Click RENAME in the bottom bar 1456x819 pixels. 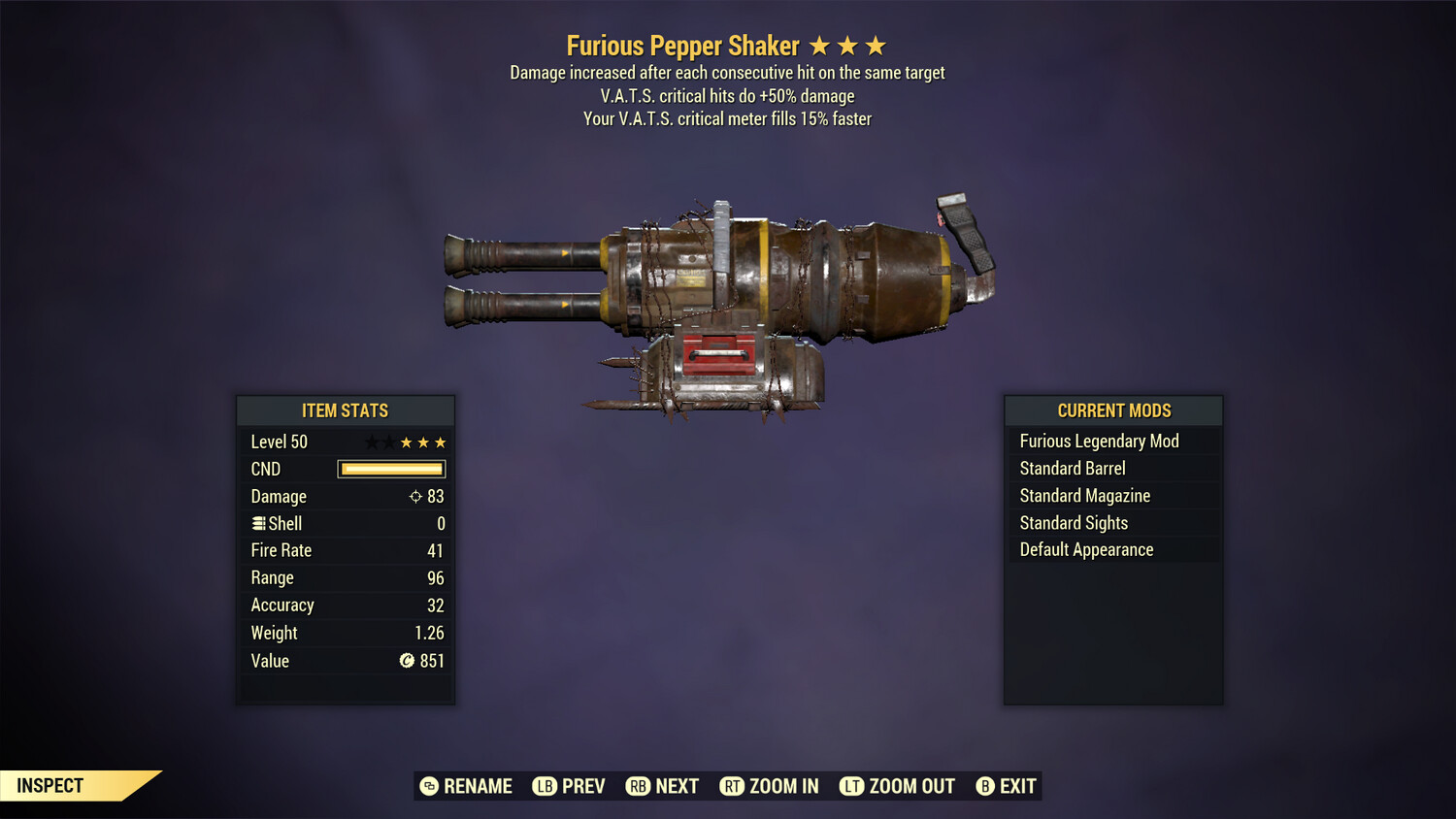(x=478, y=786)
